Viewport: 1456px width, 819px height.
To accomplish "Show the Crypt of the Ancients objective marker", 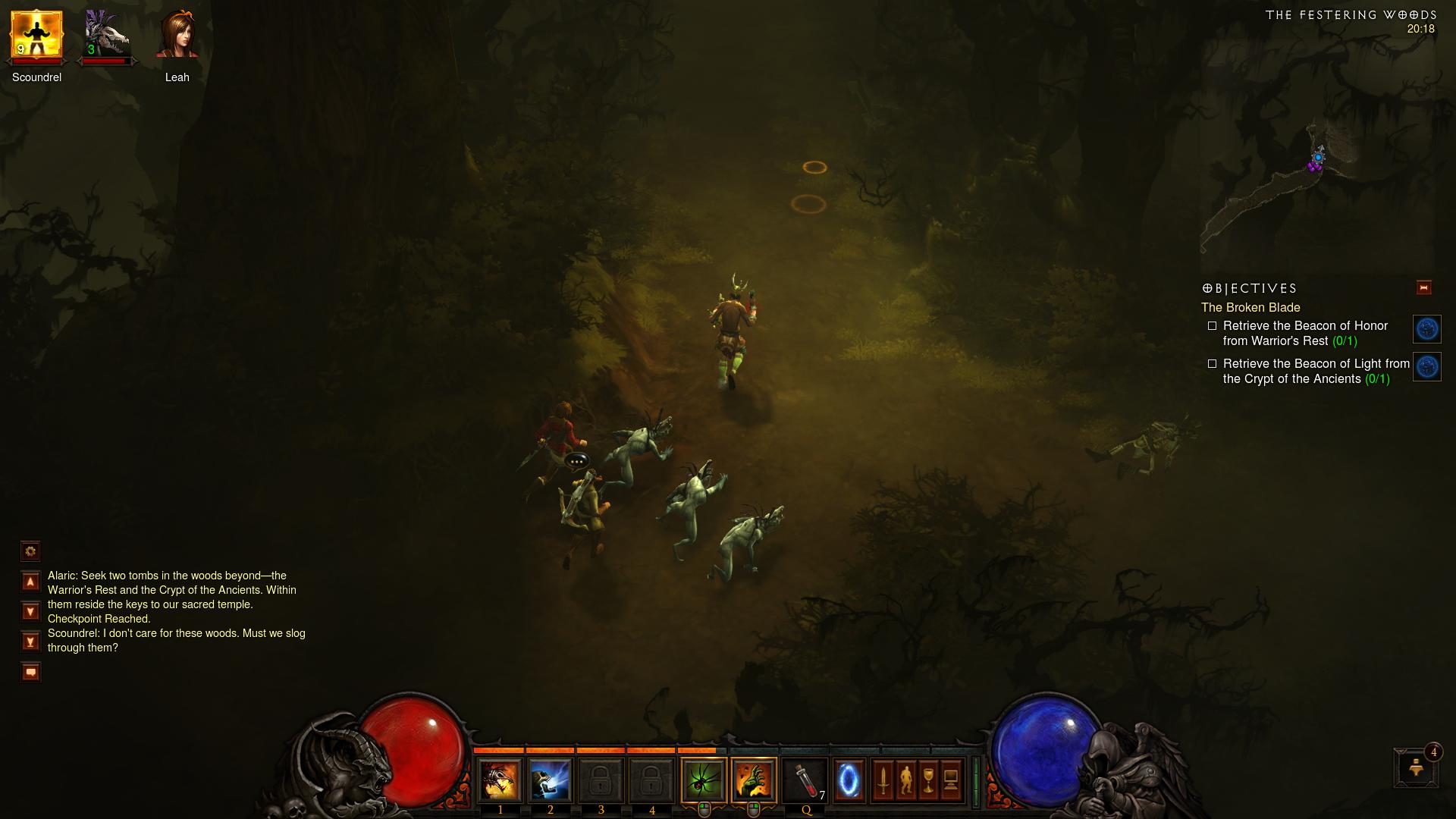I will coord(1426,367).
